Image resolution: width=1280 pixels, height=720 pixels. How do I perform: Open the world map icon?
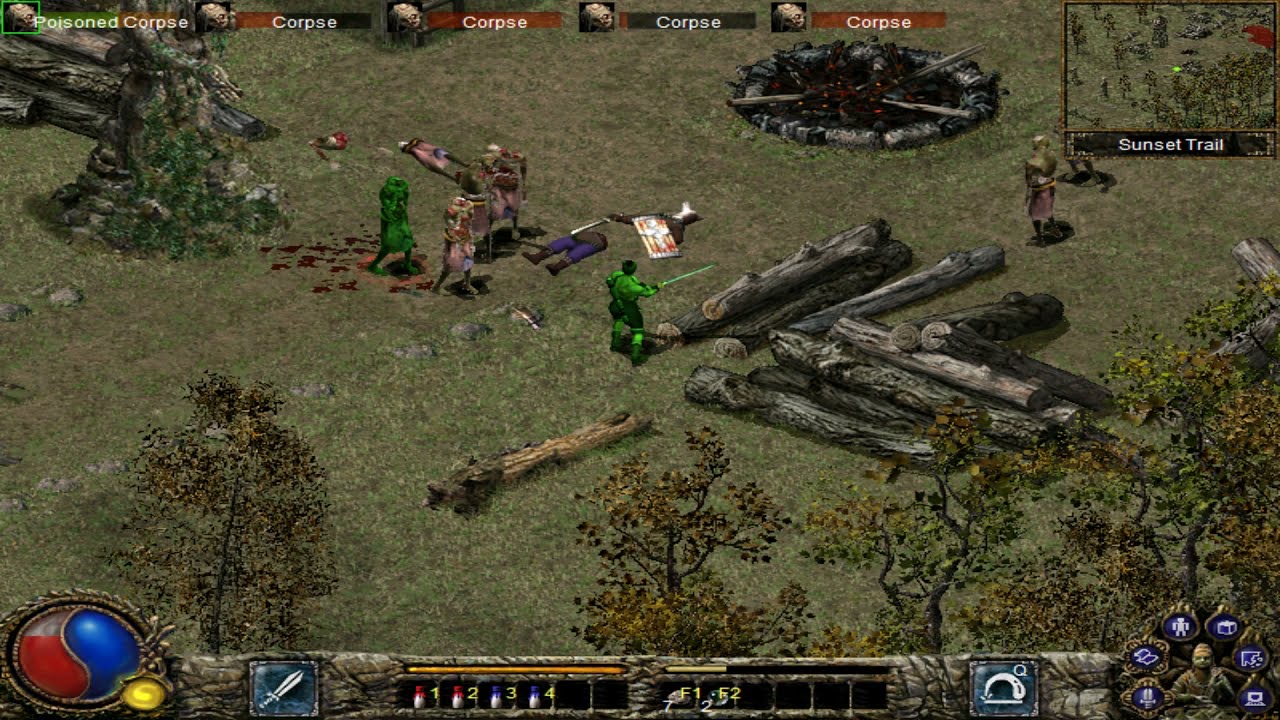pyautogui.click(x=1252, y=657)
